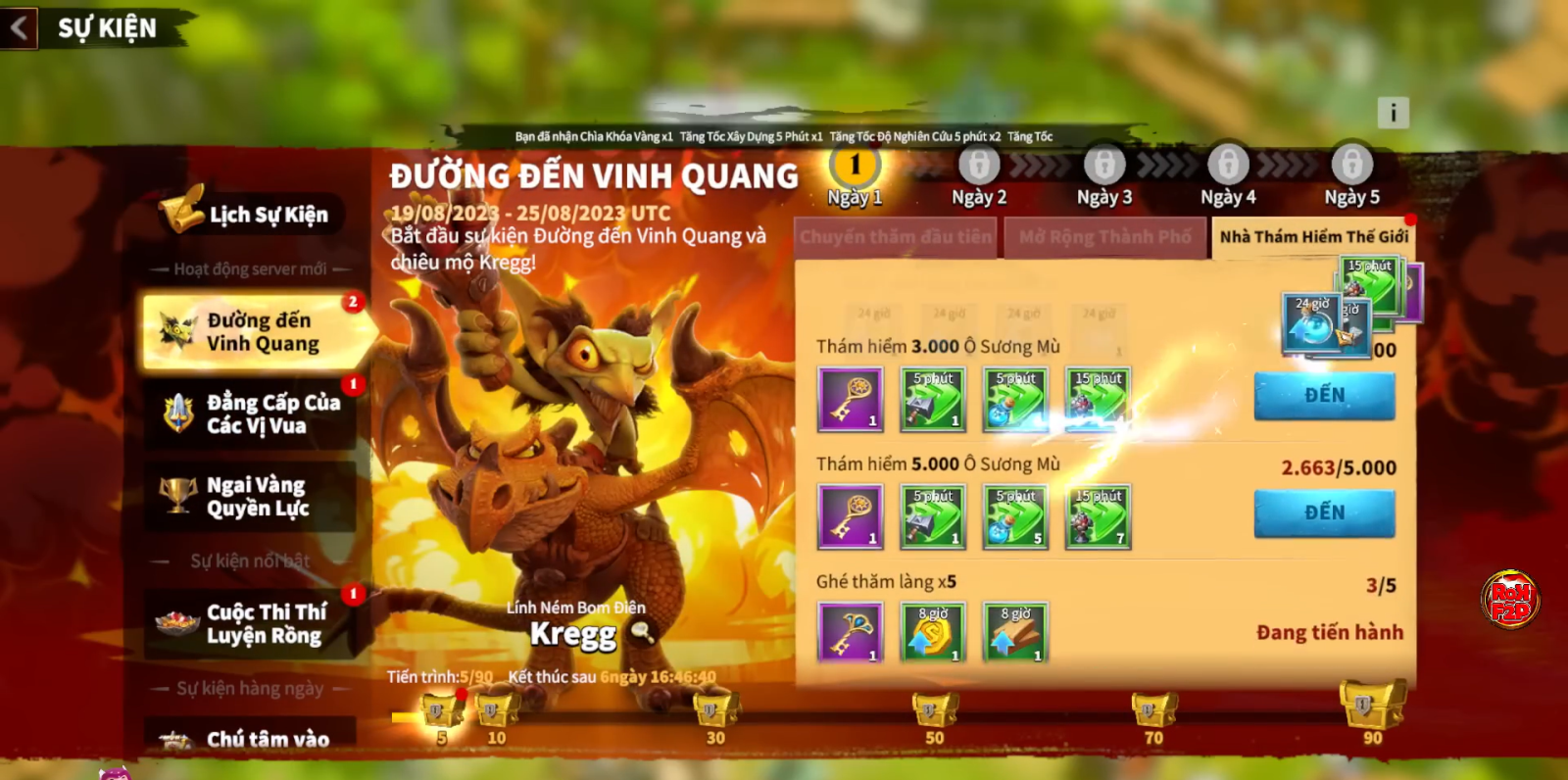The image size is (1568, 780).
Task: Claim the chest at 5 progress points
Action: coord(442,709)
